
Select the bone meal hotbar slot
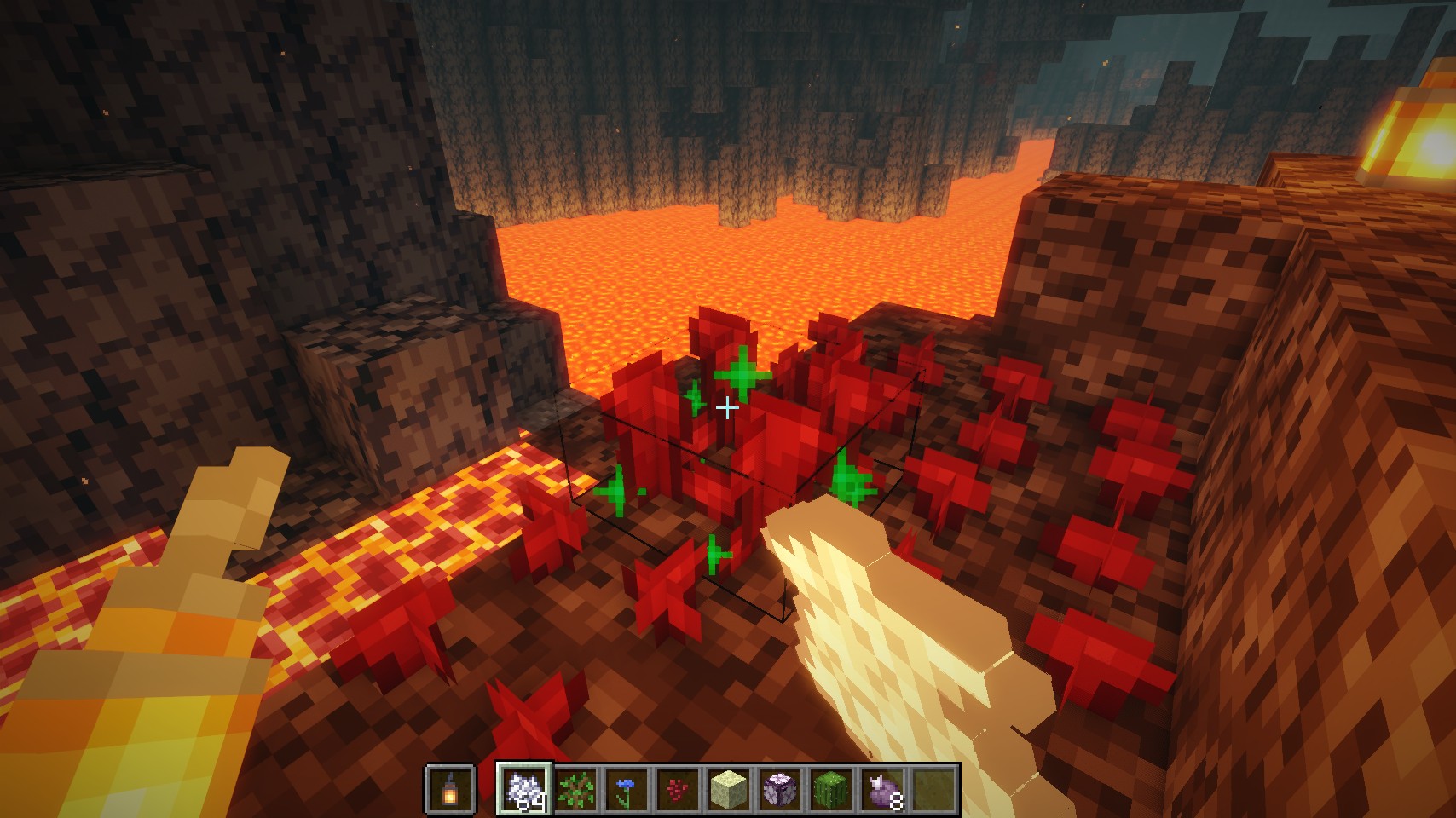pyautogui.click(x=524, y=789)
